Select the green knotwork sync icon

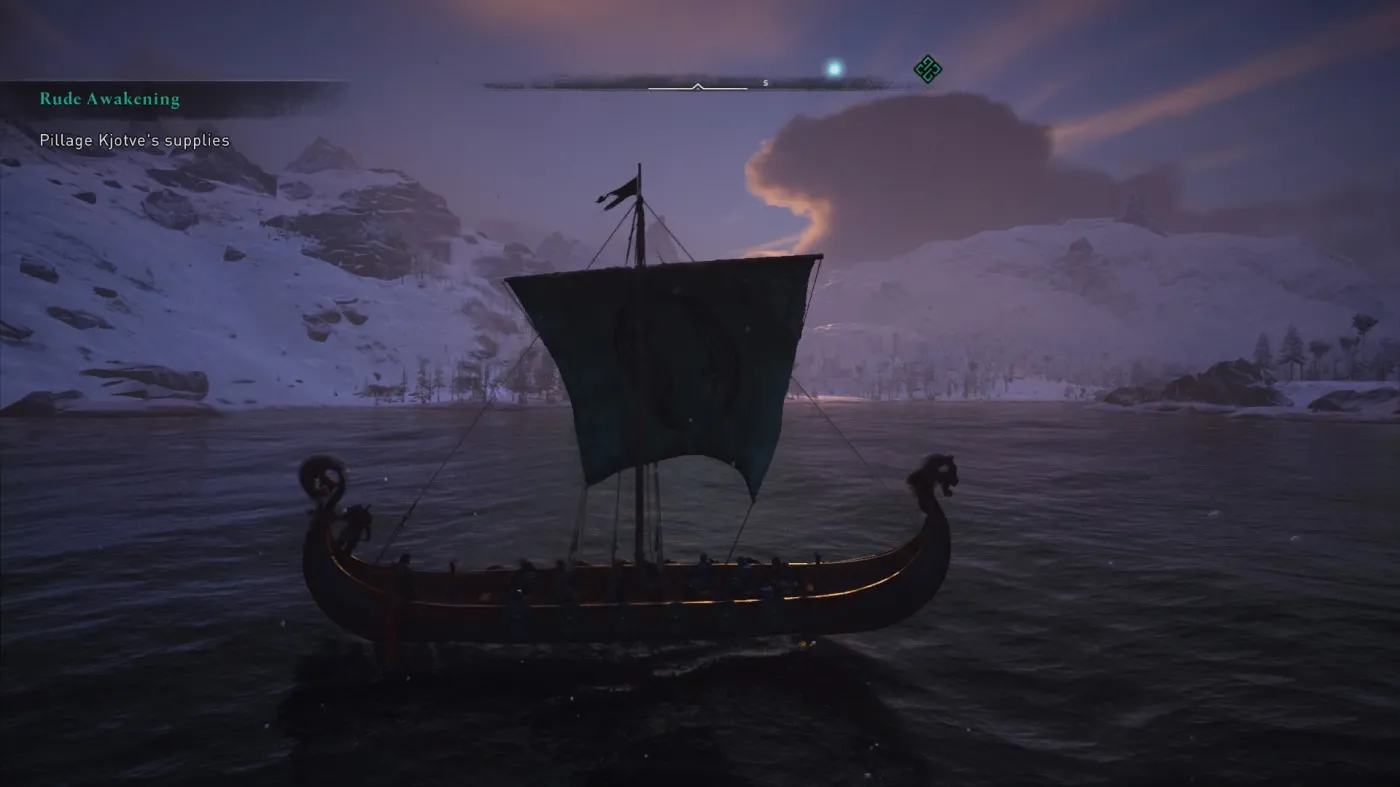[926, 66]
